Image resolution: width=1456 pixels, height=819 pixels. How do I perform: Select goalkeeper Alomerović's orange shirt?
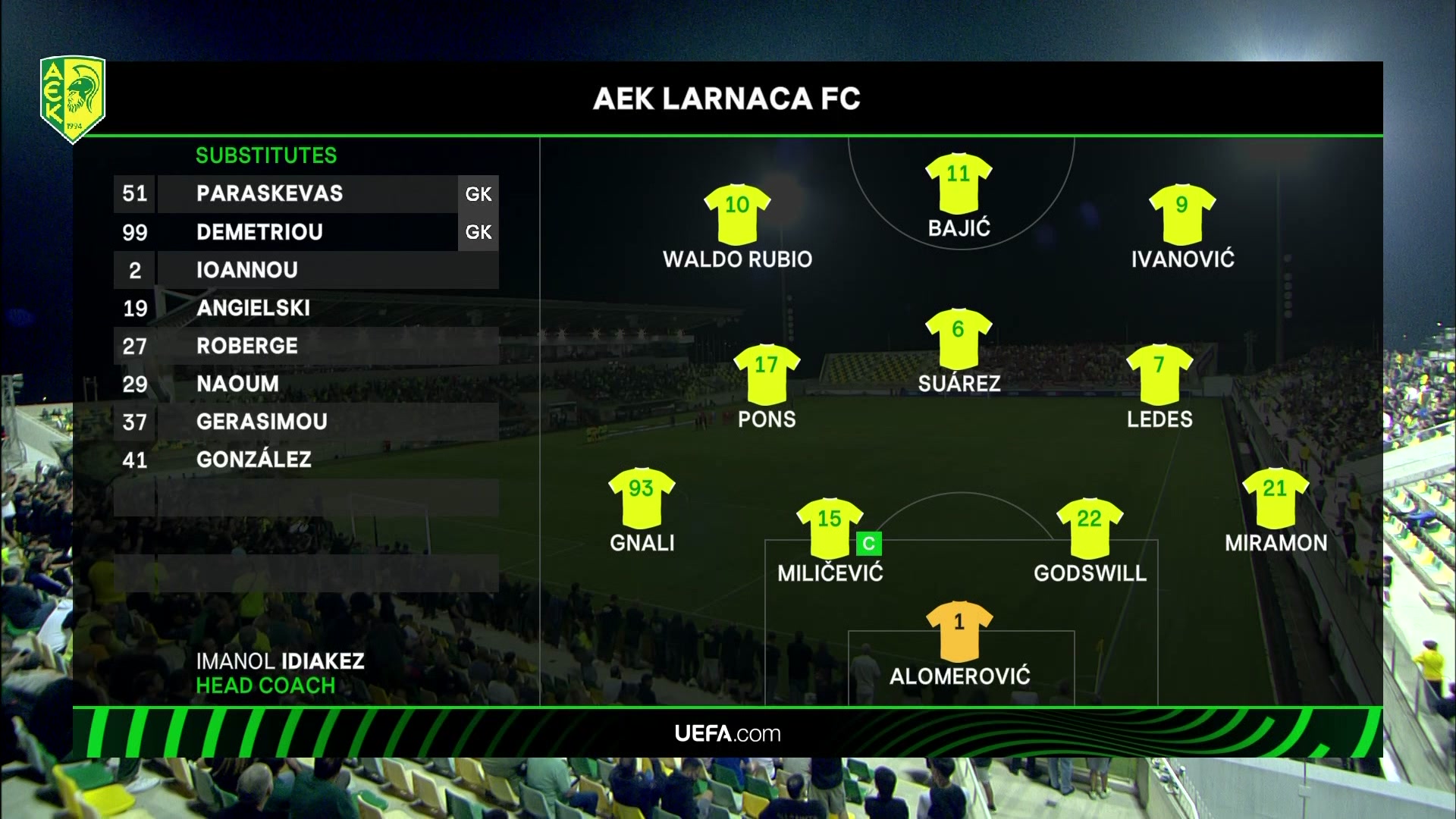pos(959,631)
